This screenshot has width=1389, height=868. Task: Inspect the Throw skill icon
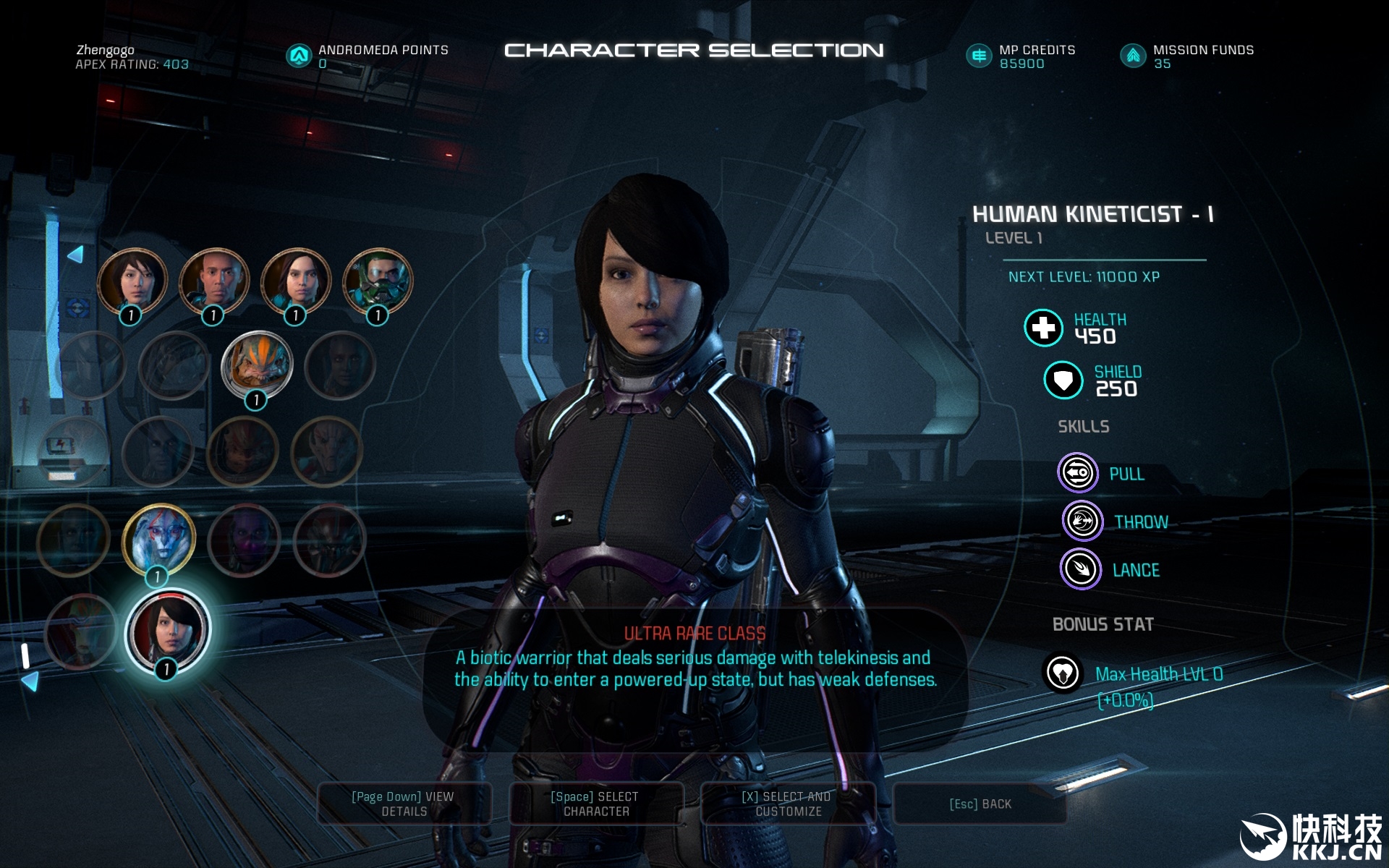pyautogui.click(x=1082, y=521)
